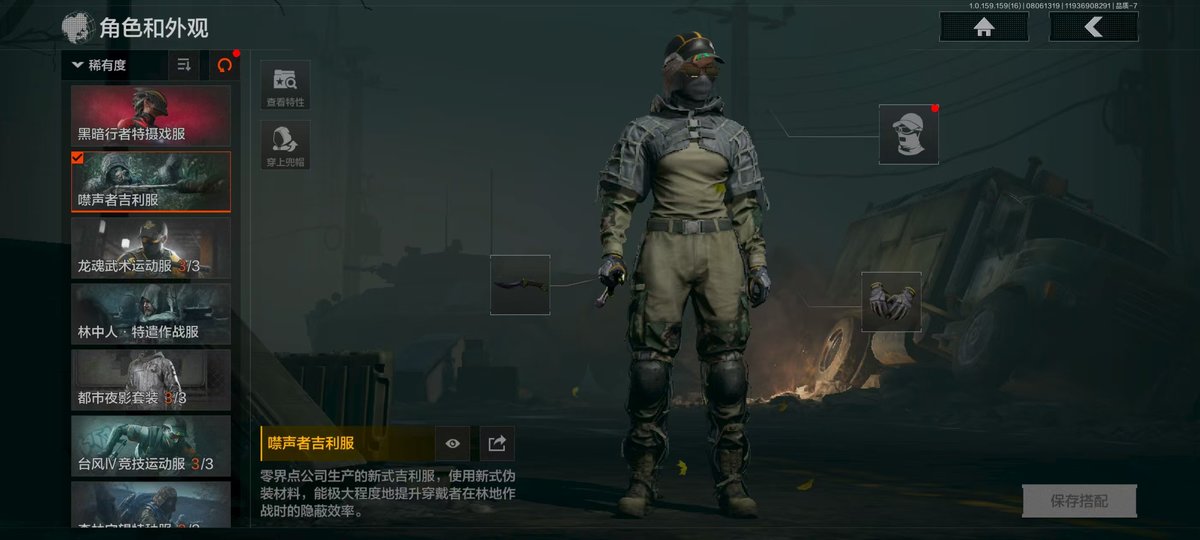
Task: Open the headwear mask equipment slot
Action: click(x=909, y=134)
